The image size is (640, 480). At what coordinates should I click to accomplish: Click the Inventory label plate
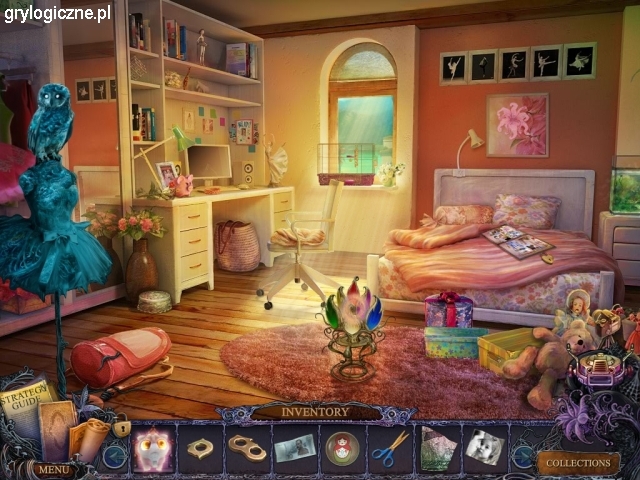tap(316, 411)
